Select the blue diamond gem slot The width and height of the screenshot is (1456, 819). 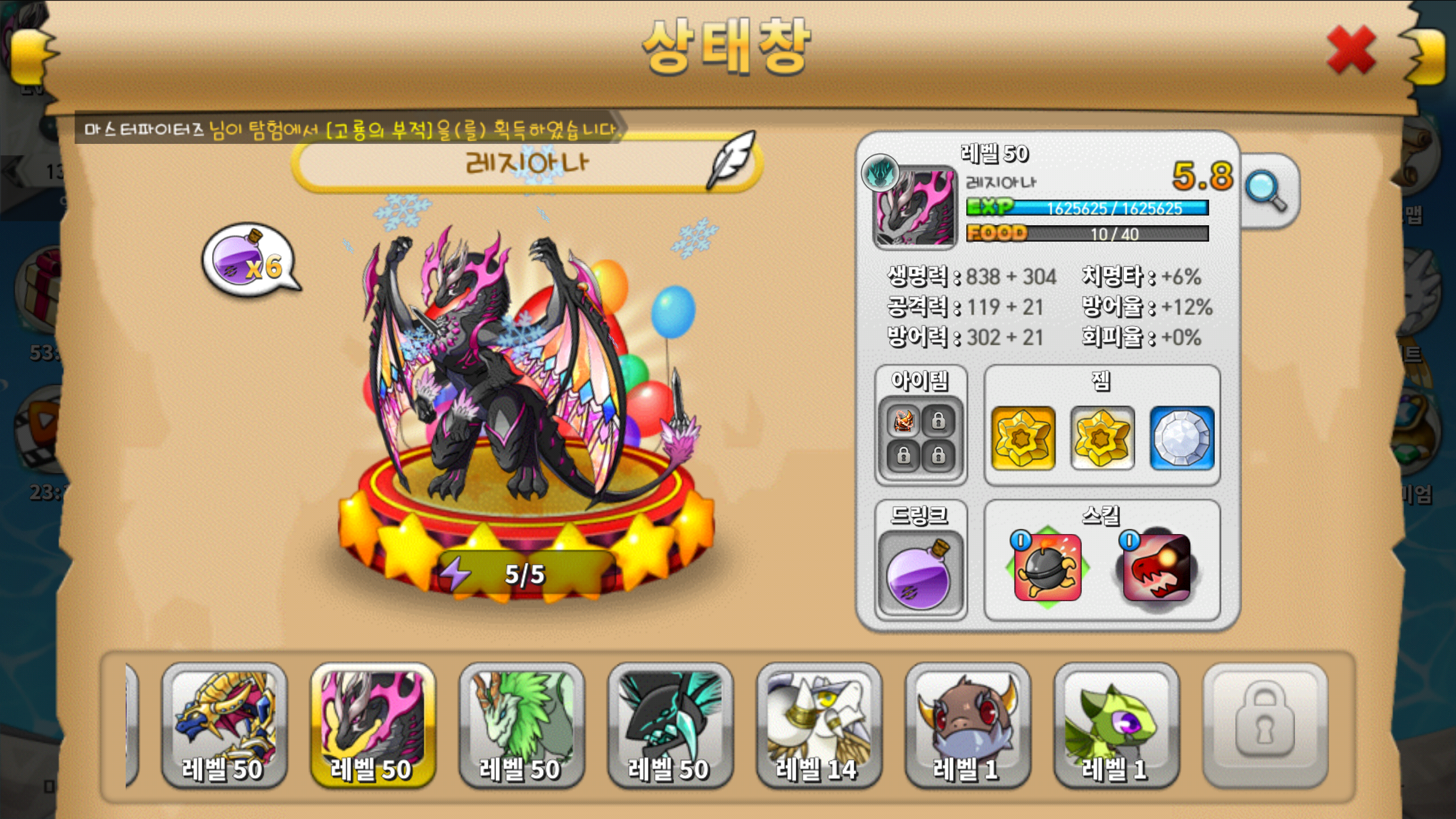[x=1182, y=438]
